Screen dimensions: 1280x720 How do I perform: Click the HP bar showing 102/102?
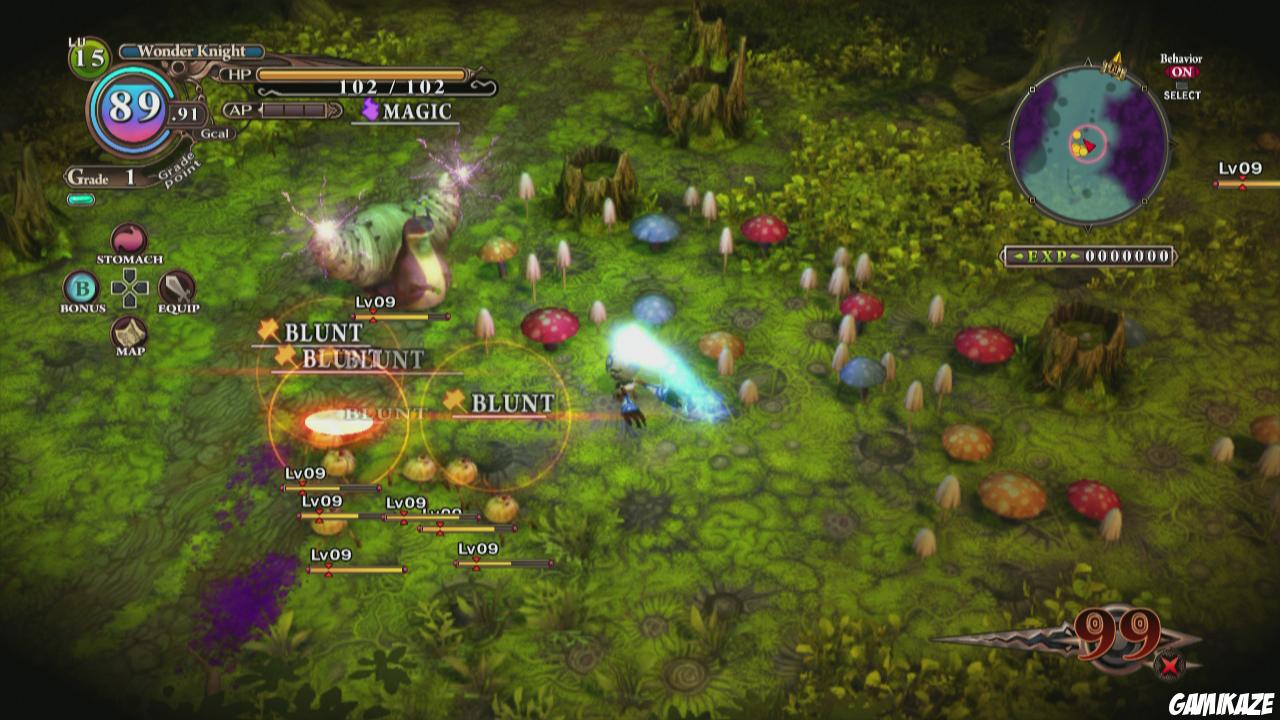click(360, 74)
